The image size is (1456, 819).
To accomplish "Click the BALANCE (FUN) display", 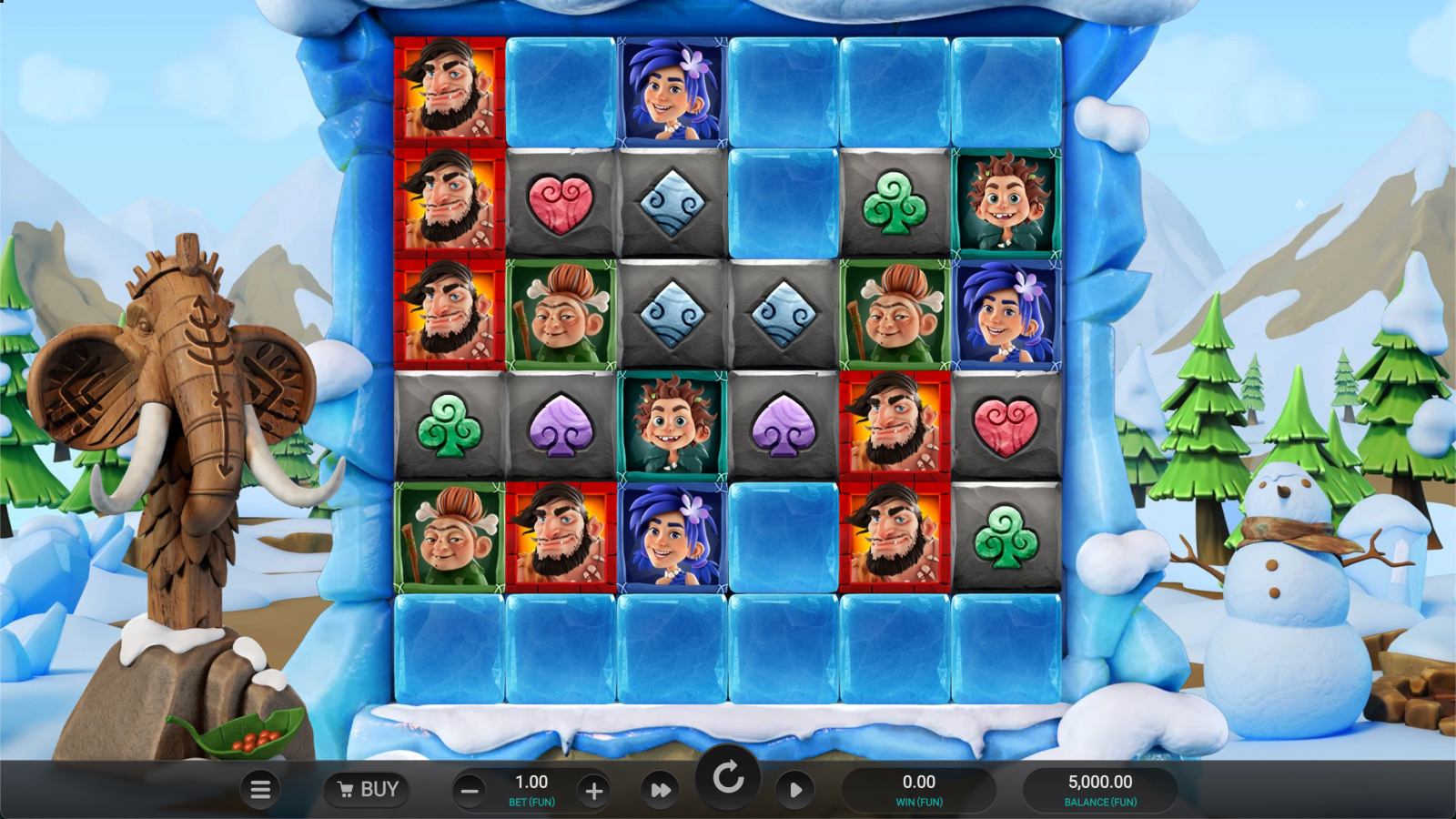I will [x=1101, y=789].
